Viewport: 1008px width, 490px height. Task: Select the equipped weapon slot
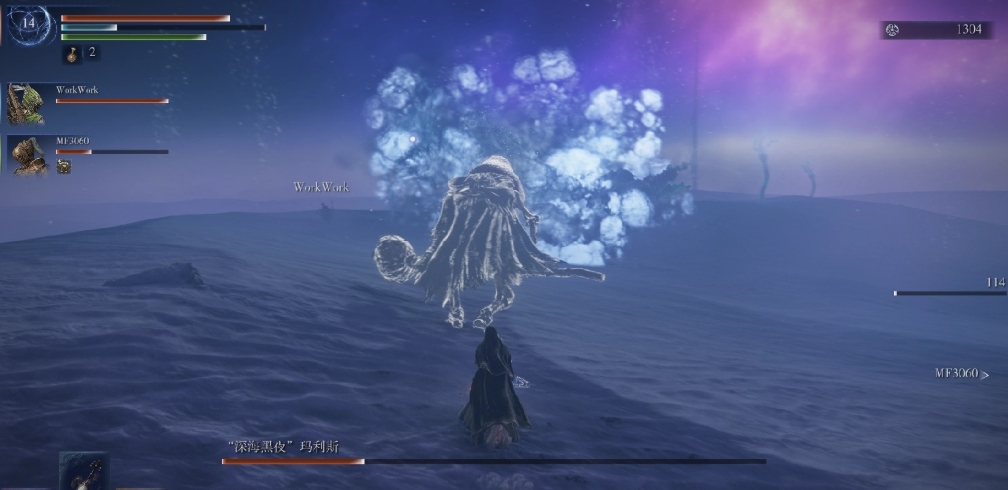[83, 471]
